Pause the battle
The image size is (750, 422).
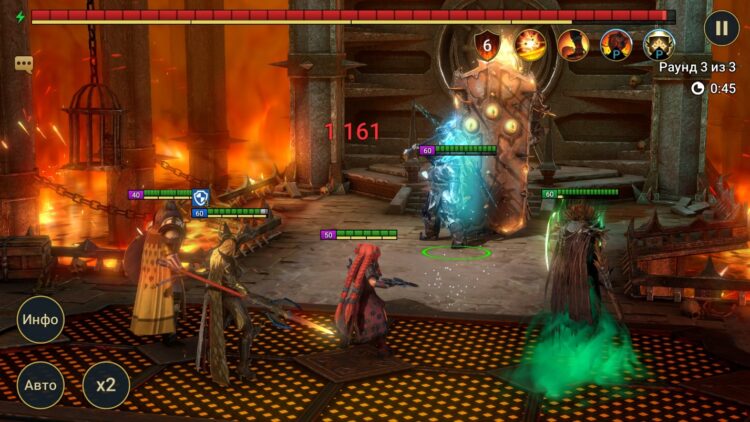[x=721, y=27]
